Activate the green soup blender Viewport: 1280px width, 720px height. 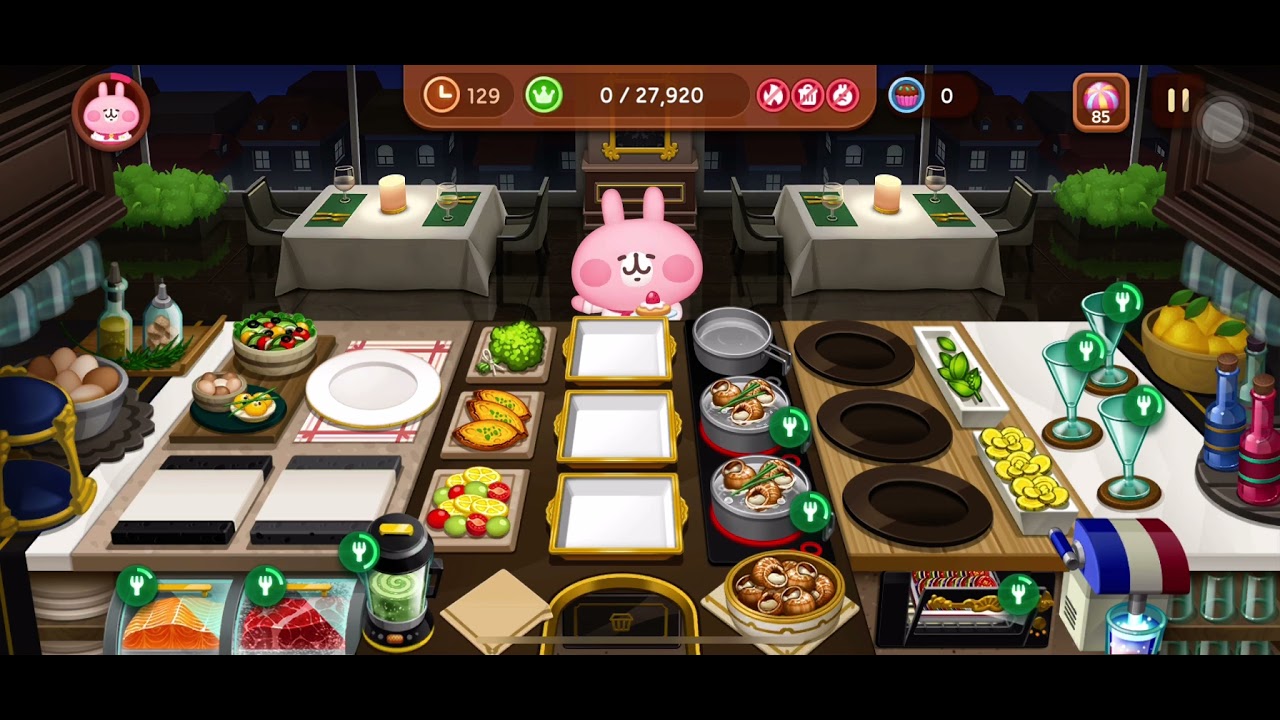pyautogui.click(x=398, y=592)
